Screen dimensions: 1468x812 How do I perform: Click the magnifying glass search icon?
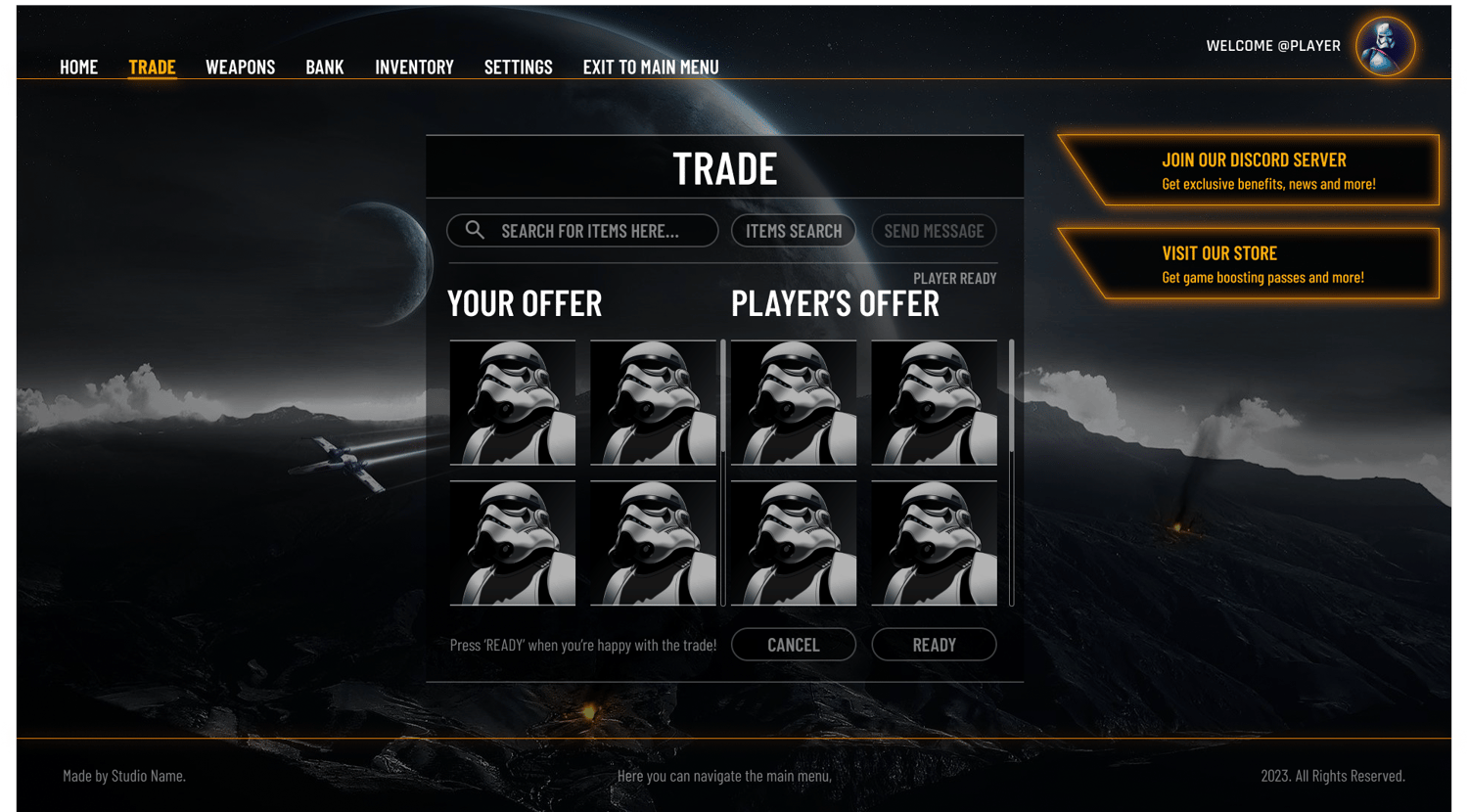tap(475, 230)
